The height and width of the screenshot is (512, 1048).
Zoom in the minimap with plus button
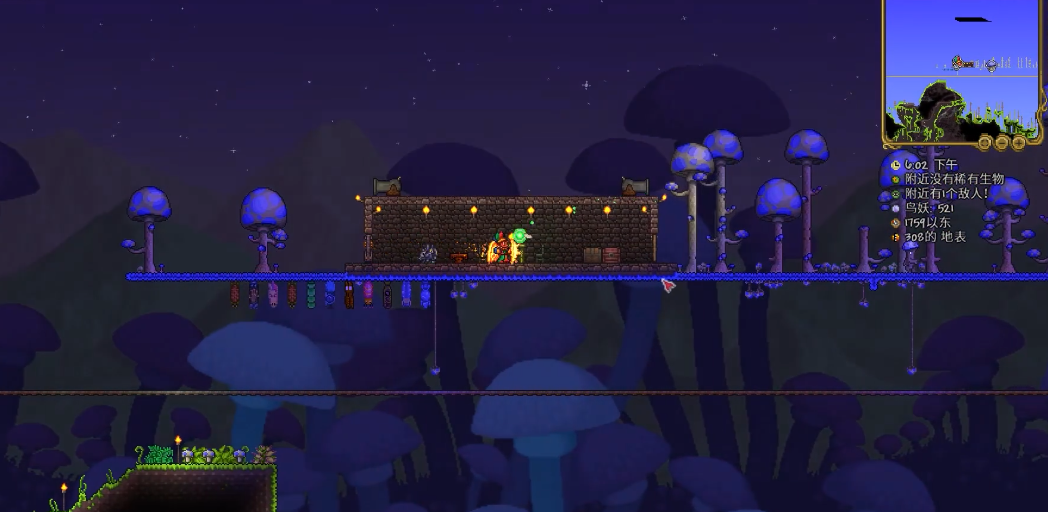[1018, 142]
